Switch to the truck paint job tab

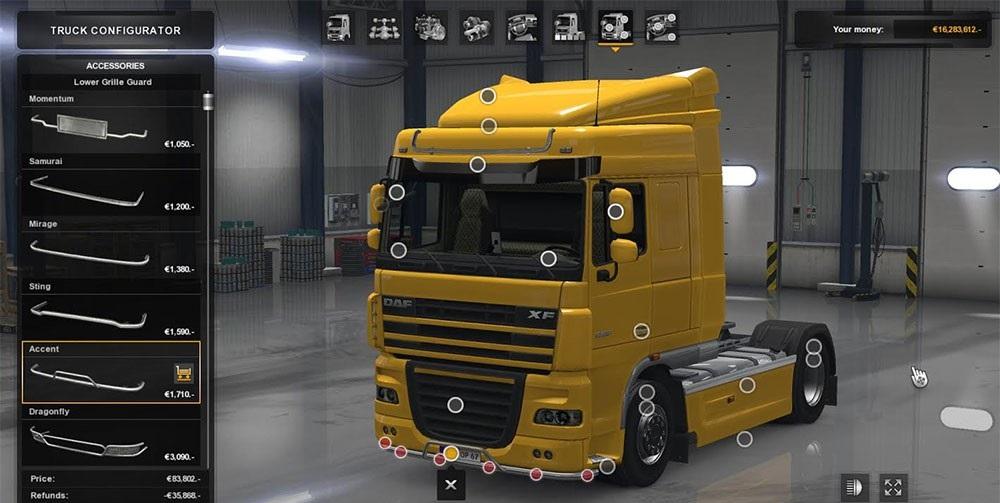[x=569, y=27]
